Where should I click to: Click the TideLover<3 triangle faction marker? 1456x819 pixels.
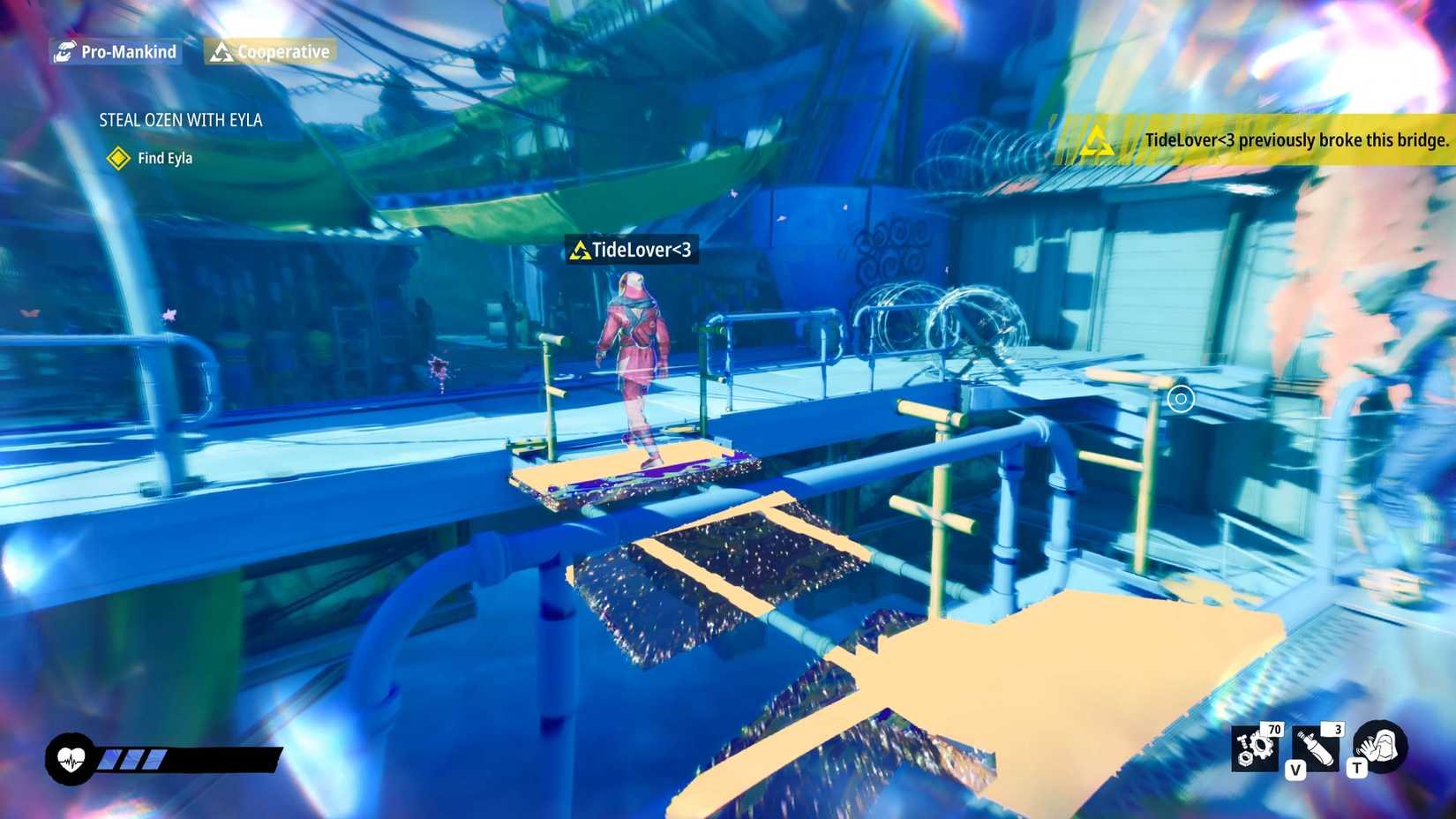click(580, 250)
